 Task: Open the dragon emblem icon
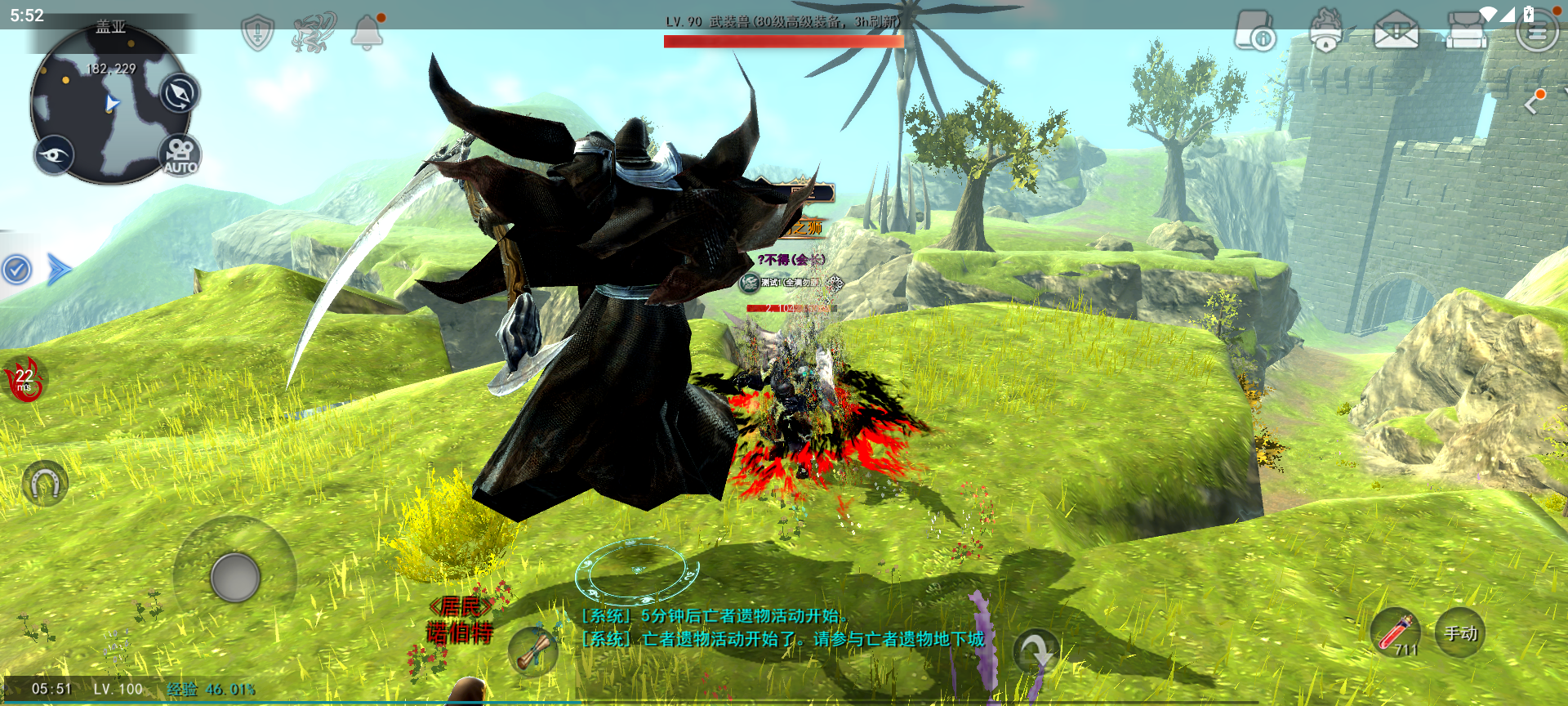pyautogui.click(x=313, y=34)
